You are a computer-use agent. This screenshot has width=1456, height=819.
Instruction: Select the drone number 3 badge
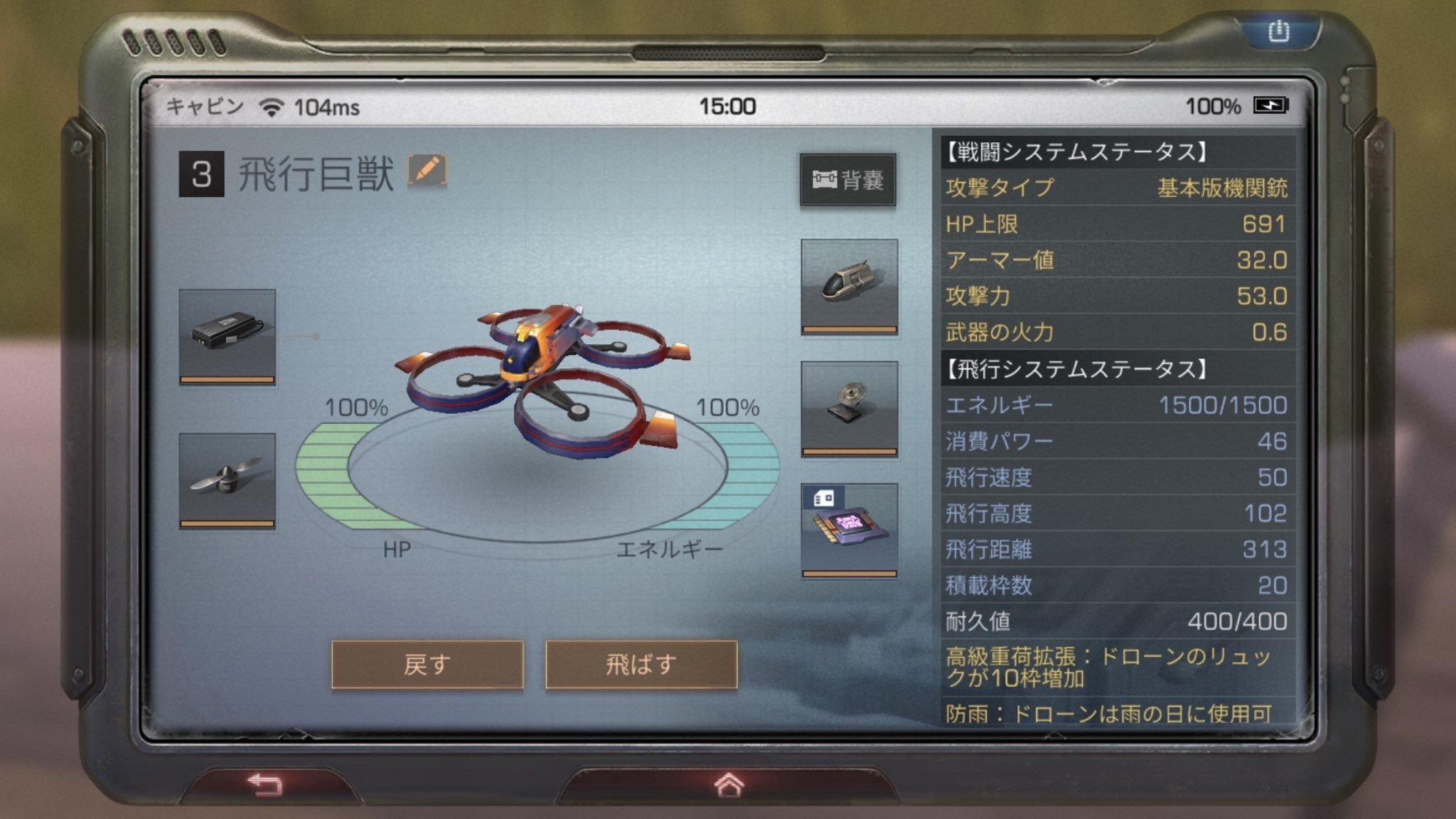click(x=201, y=171)
